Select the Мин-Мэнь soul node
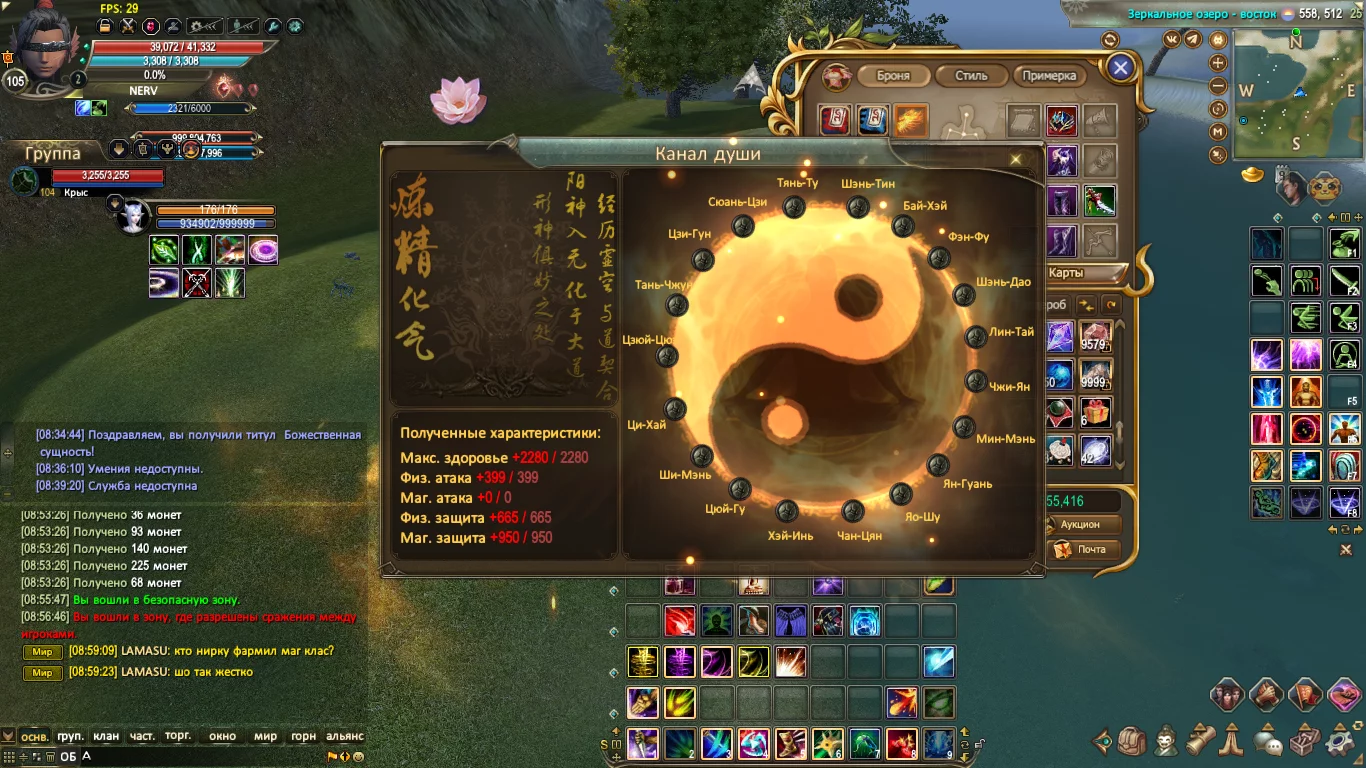This screenshot has height=768, width=1366. tap(964, 428)
